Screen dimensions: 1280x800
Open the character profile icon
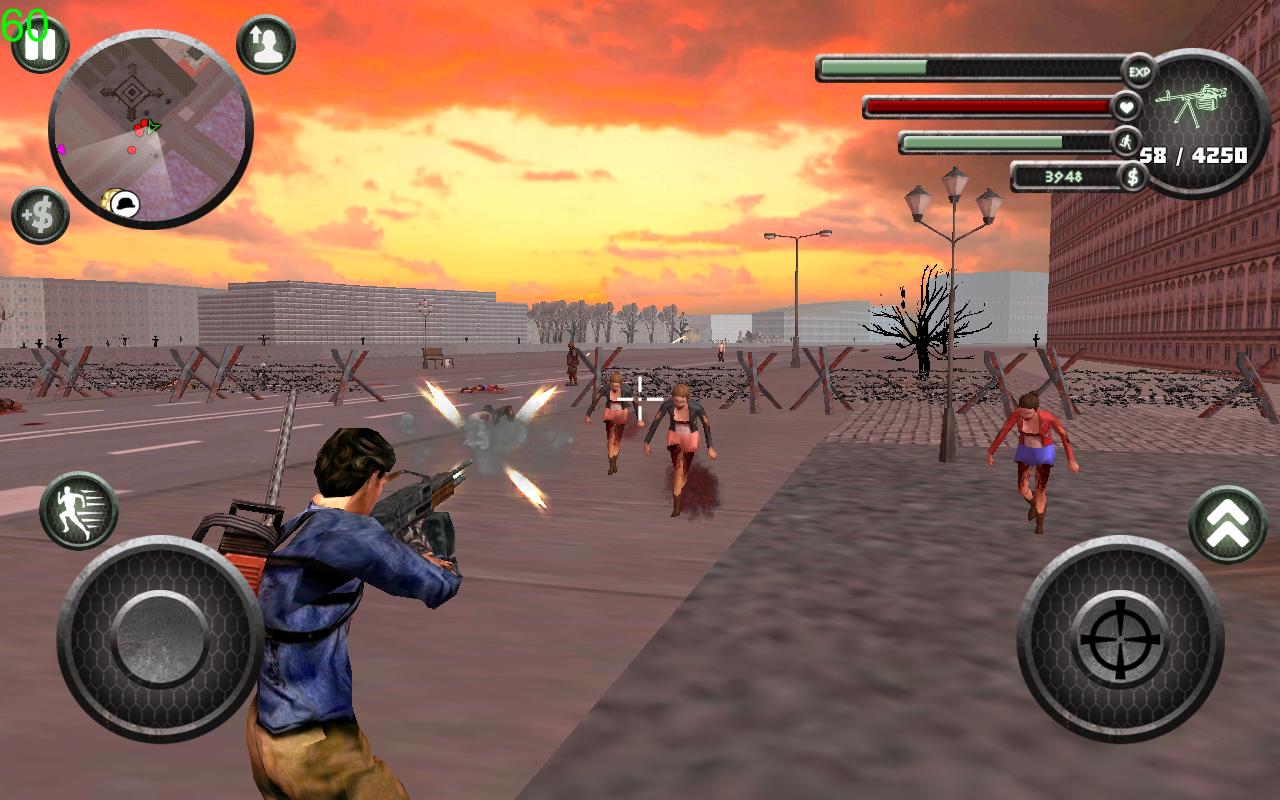click(x=266, y=45)
